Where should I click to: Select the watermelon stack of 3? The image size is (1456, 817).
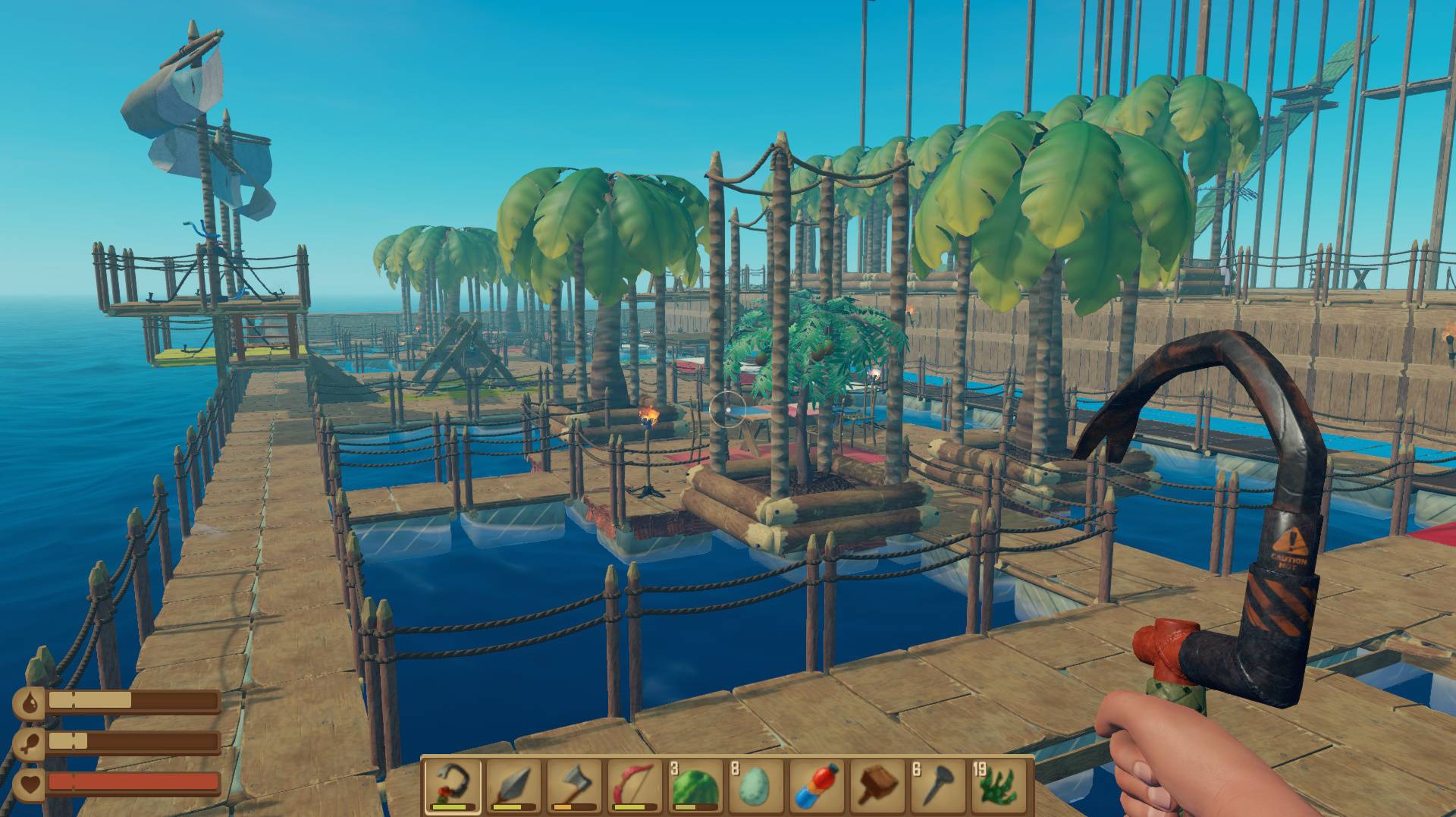(x=695, y=786)
